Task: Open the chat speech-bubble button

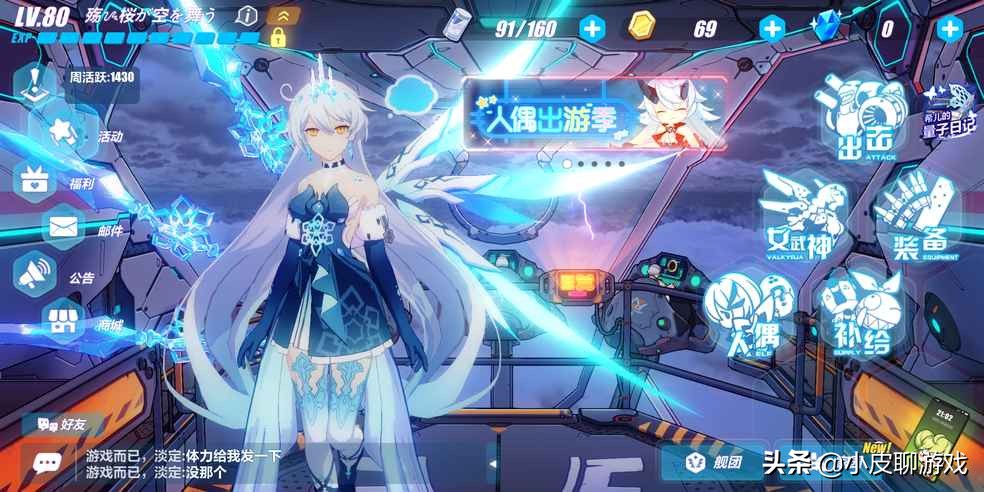Action: click(46, 460)
